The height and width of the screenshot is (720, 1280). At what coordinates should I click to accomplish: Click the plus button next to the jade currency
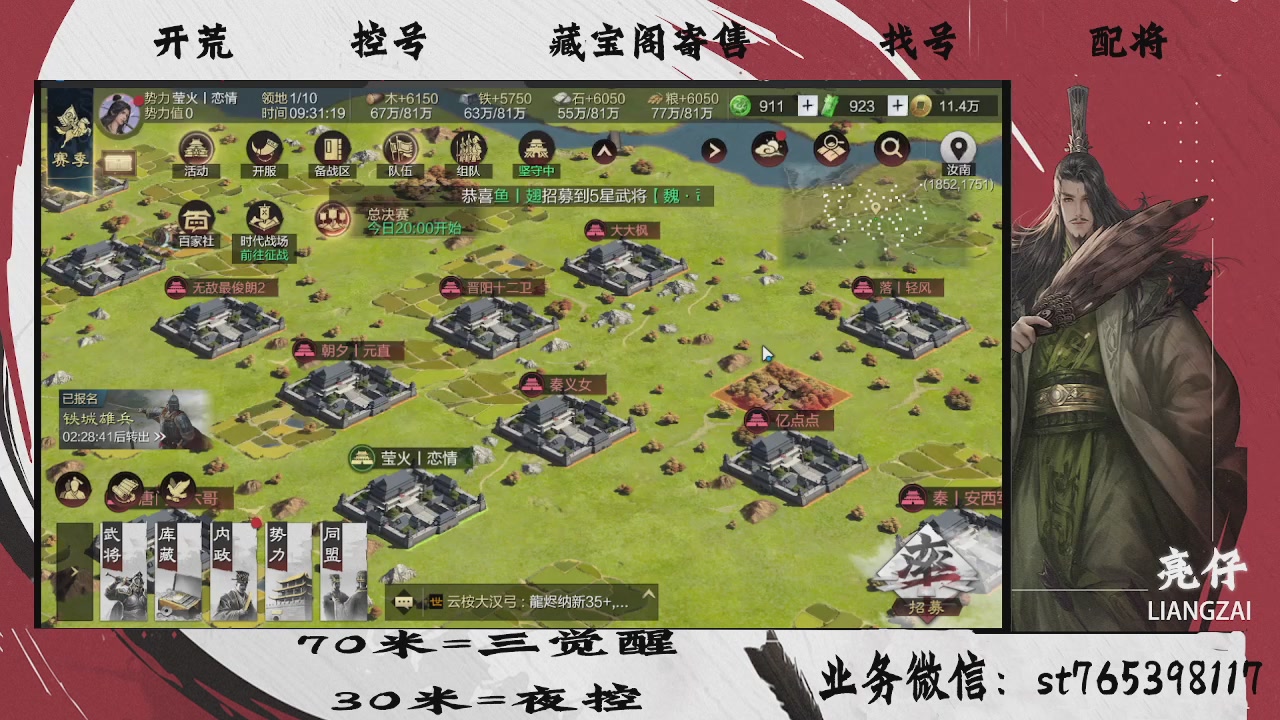tap(806, 106)
